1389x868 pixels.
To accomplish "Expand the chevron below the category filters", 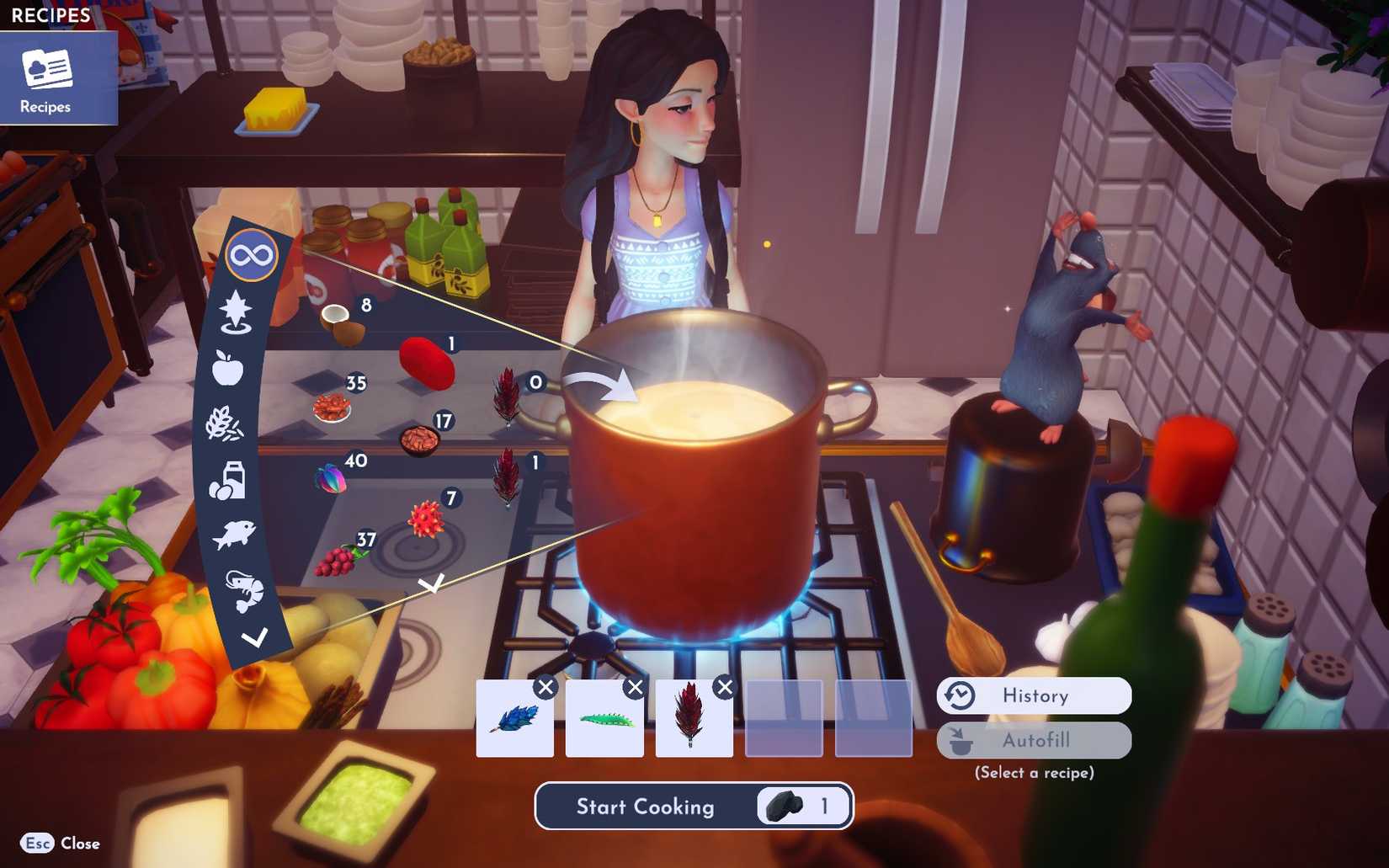I will pyautogui.click(x=254, y=637).
